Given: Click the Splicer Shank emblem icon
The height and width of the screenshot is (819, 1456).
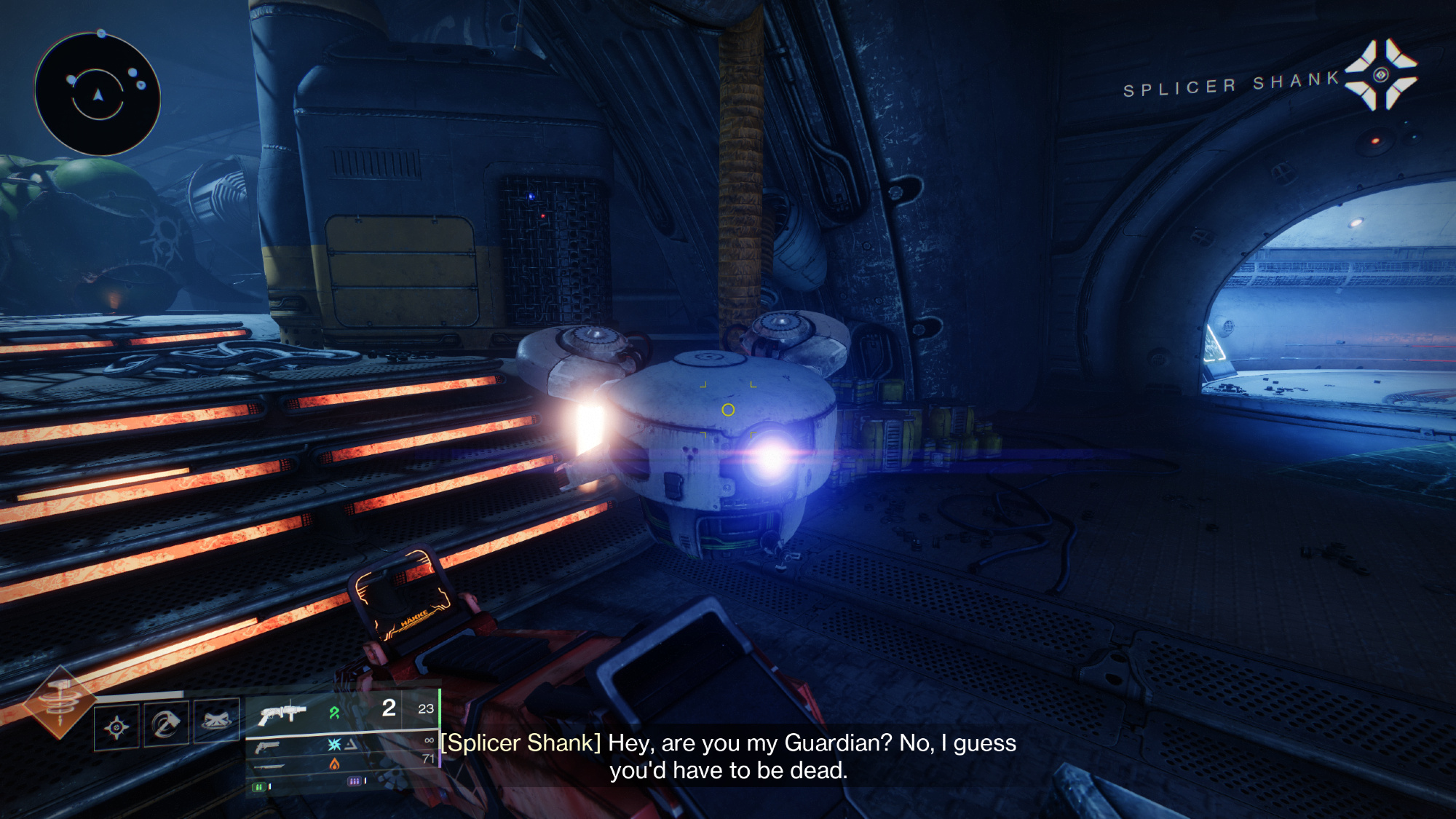Looking at the screenshot, I should [1380, 76].
